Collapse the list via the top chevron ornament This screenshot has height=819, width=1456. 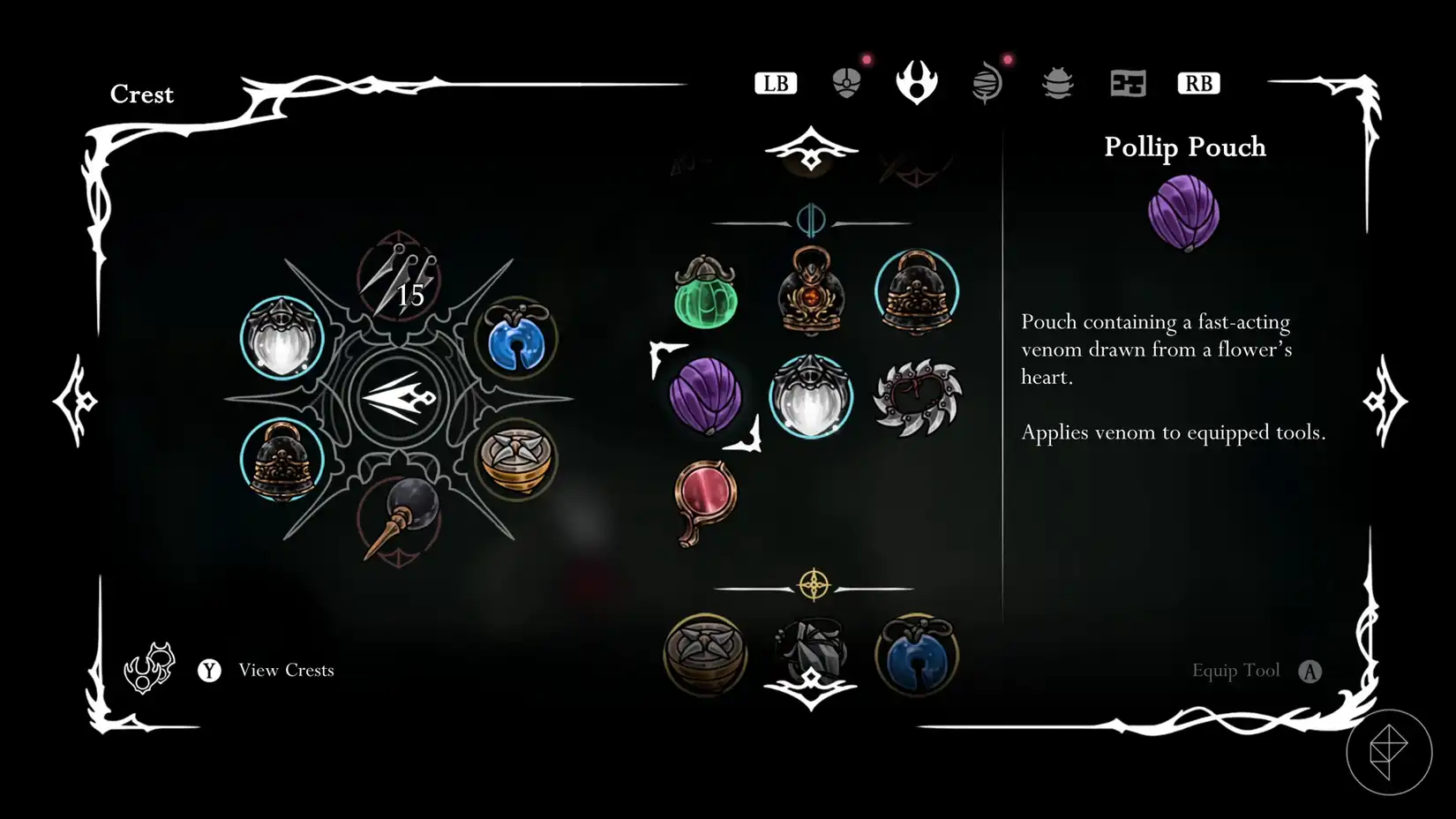coord(810,150)
